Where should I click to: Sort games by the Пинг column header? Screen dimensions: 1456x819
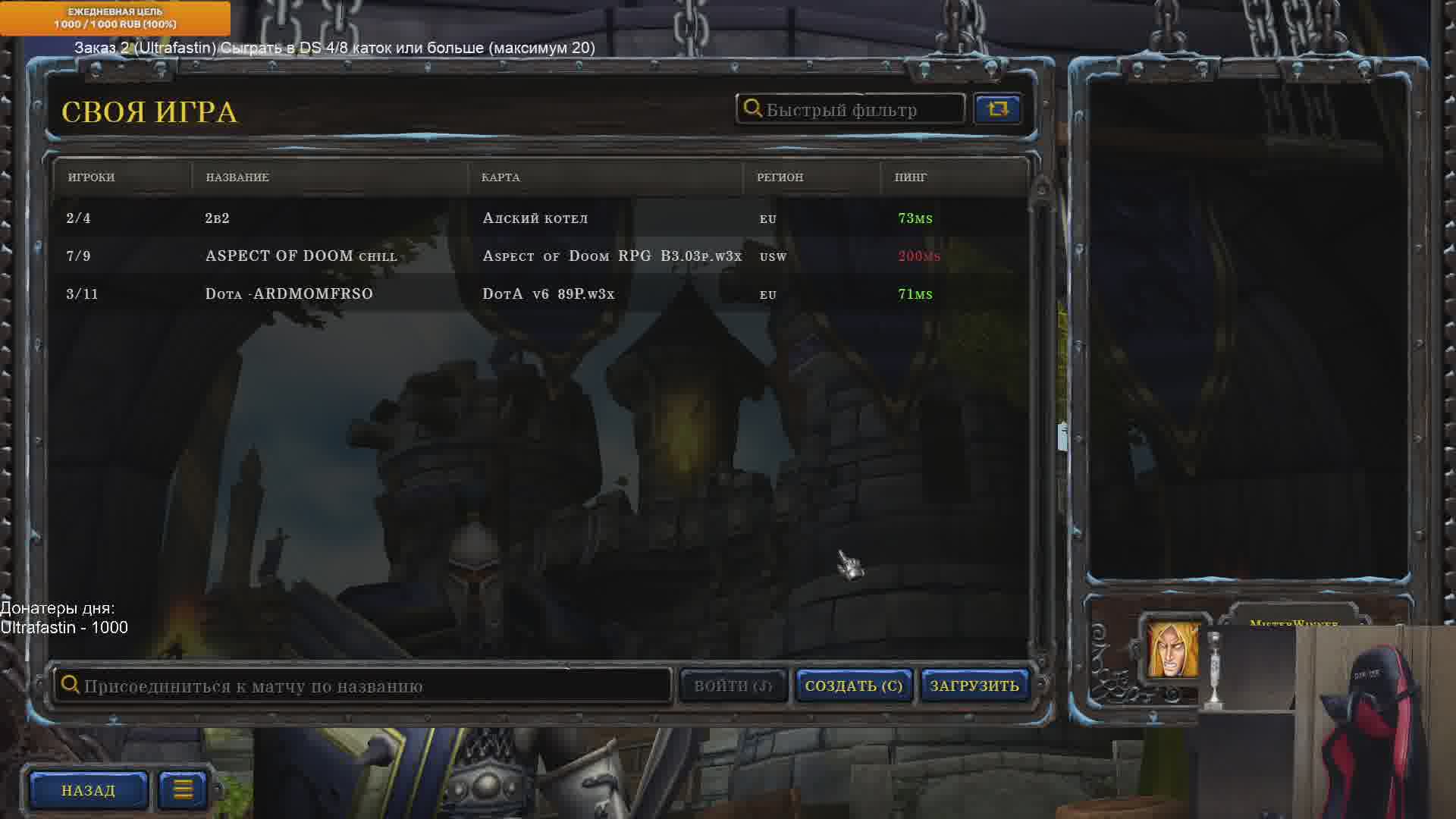click(x=910, y=177)
